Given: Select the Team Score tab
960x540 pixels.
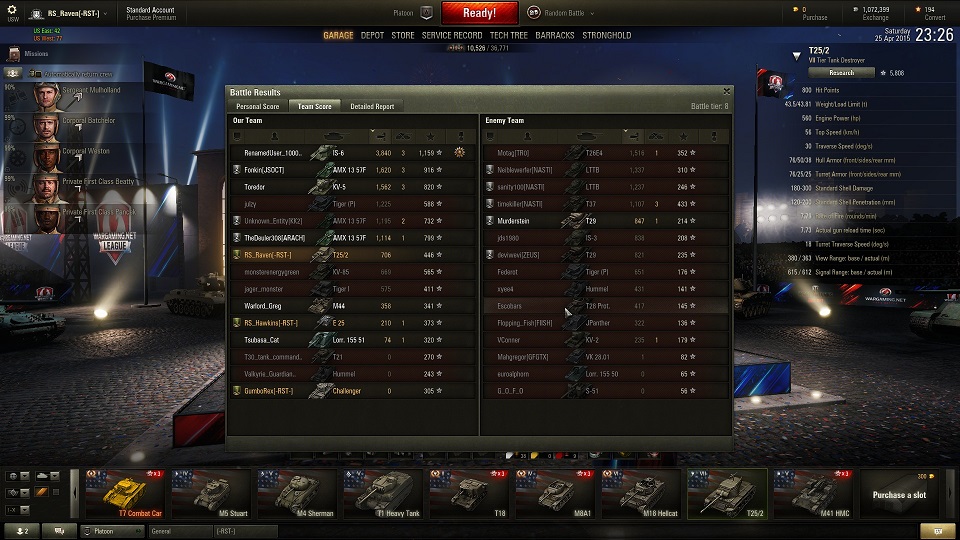Looking at the screenshot, I should [315, 106].
